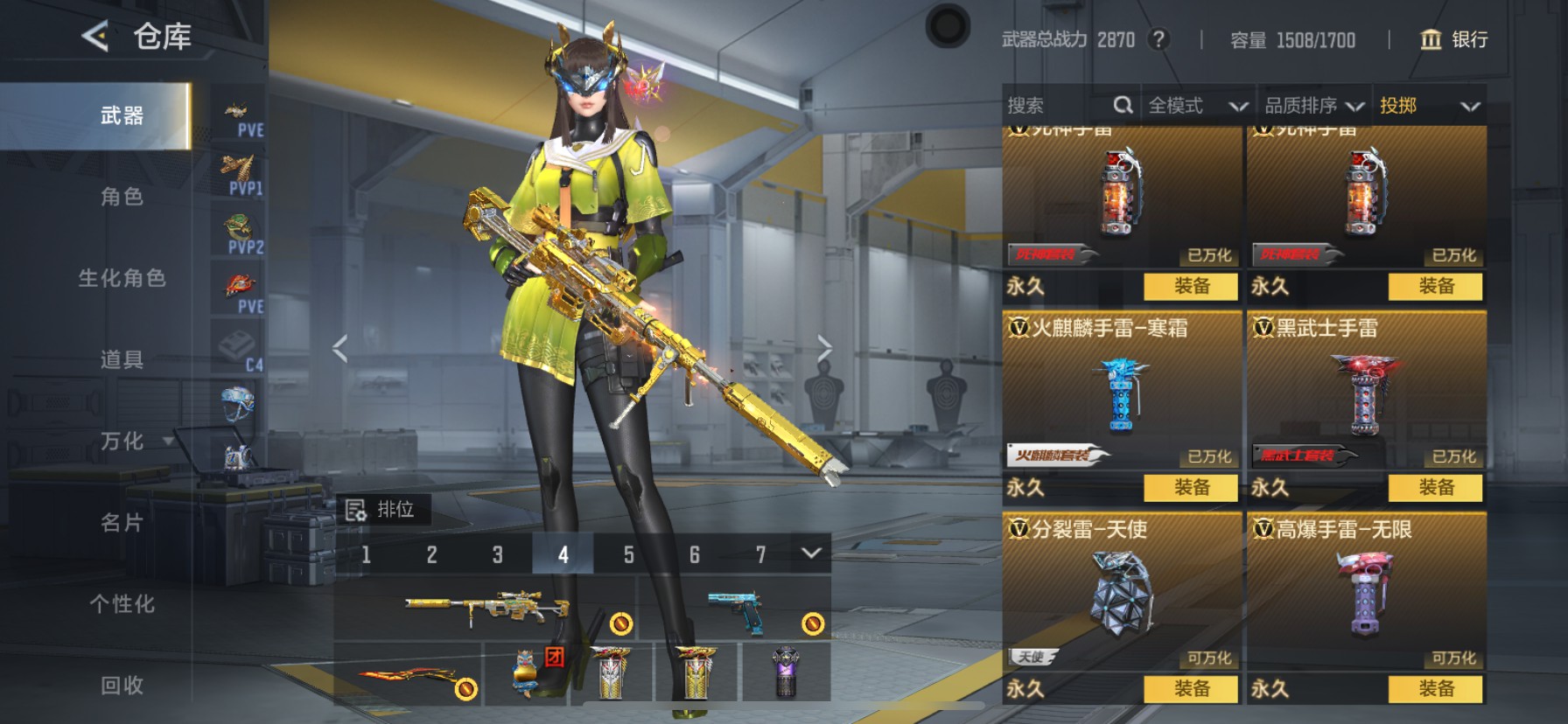1568x724 pixels.
Task: Expand the 品质排序 sort dropdown
Action: pos(1312,105)
